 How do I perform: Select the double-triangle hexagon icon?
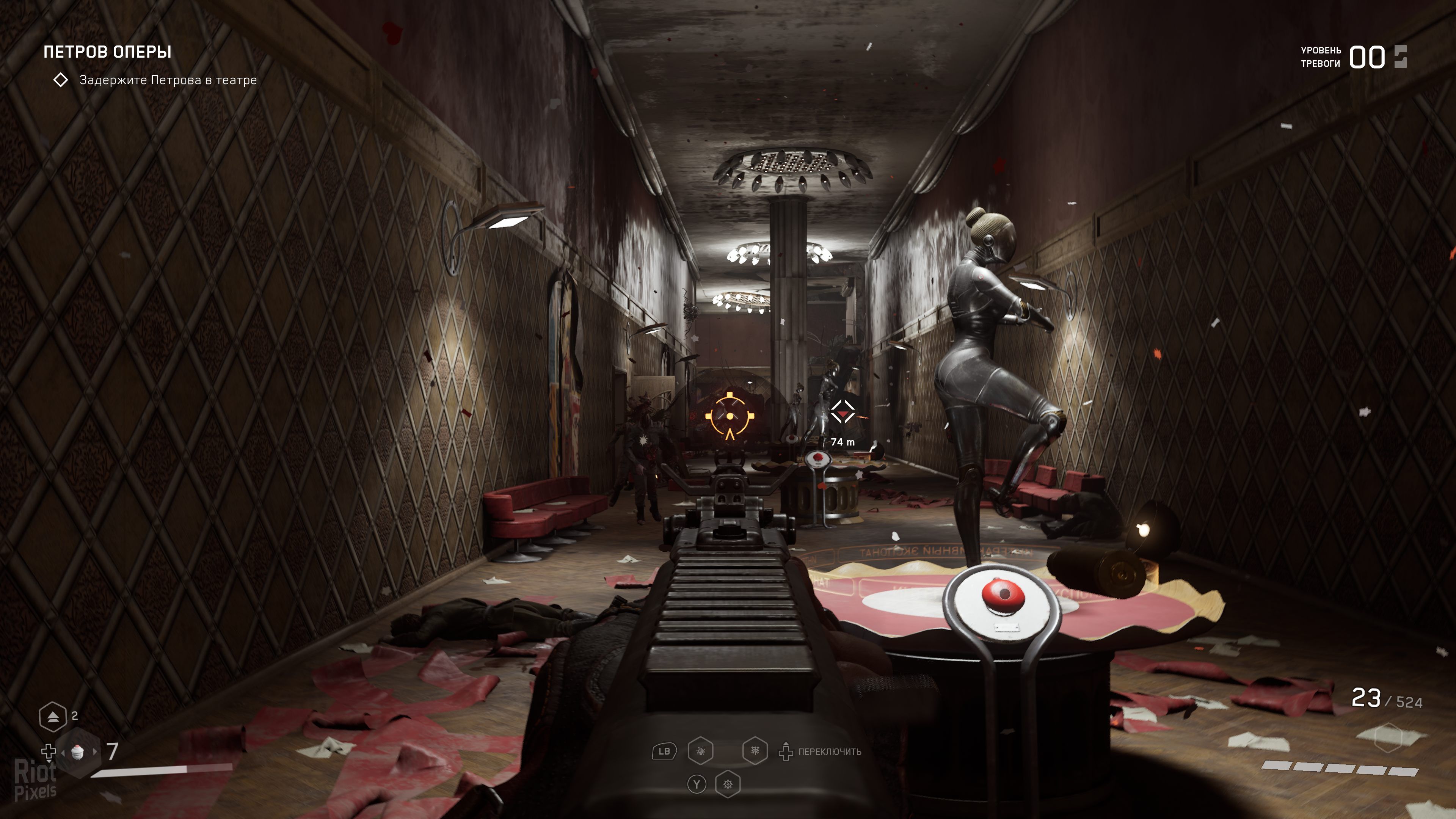coord(53,717)
